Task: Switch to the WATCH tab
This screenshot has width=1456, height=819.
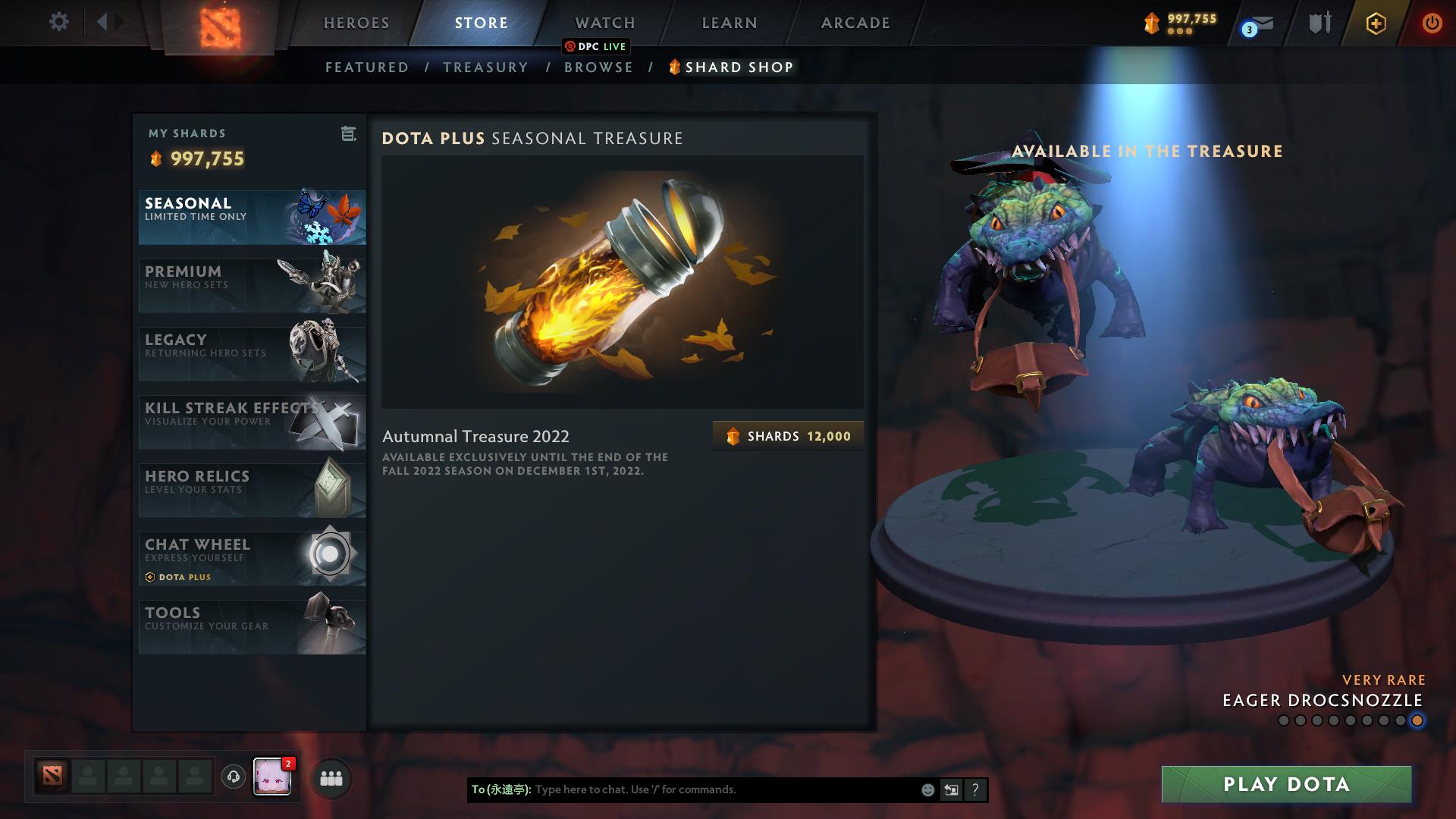Action: (605, 23)
